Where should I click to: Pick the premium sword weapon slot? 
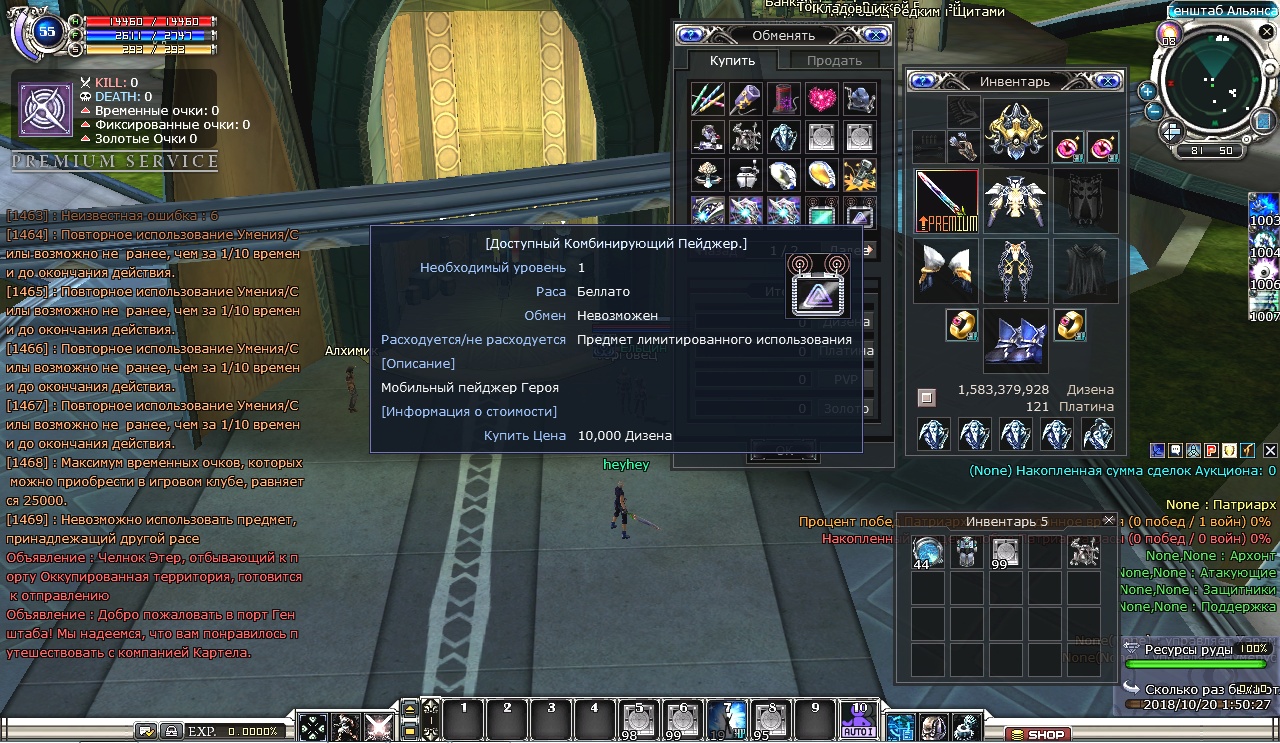click(947, 200)
